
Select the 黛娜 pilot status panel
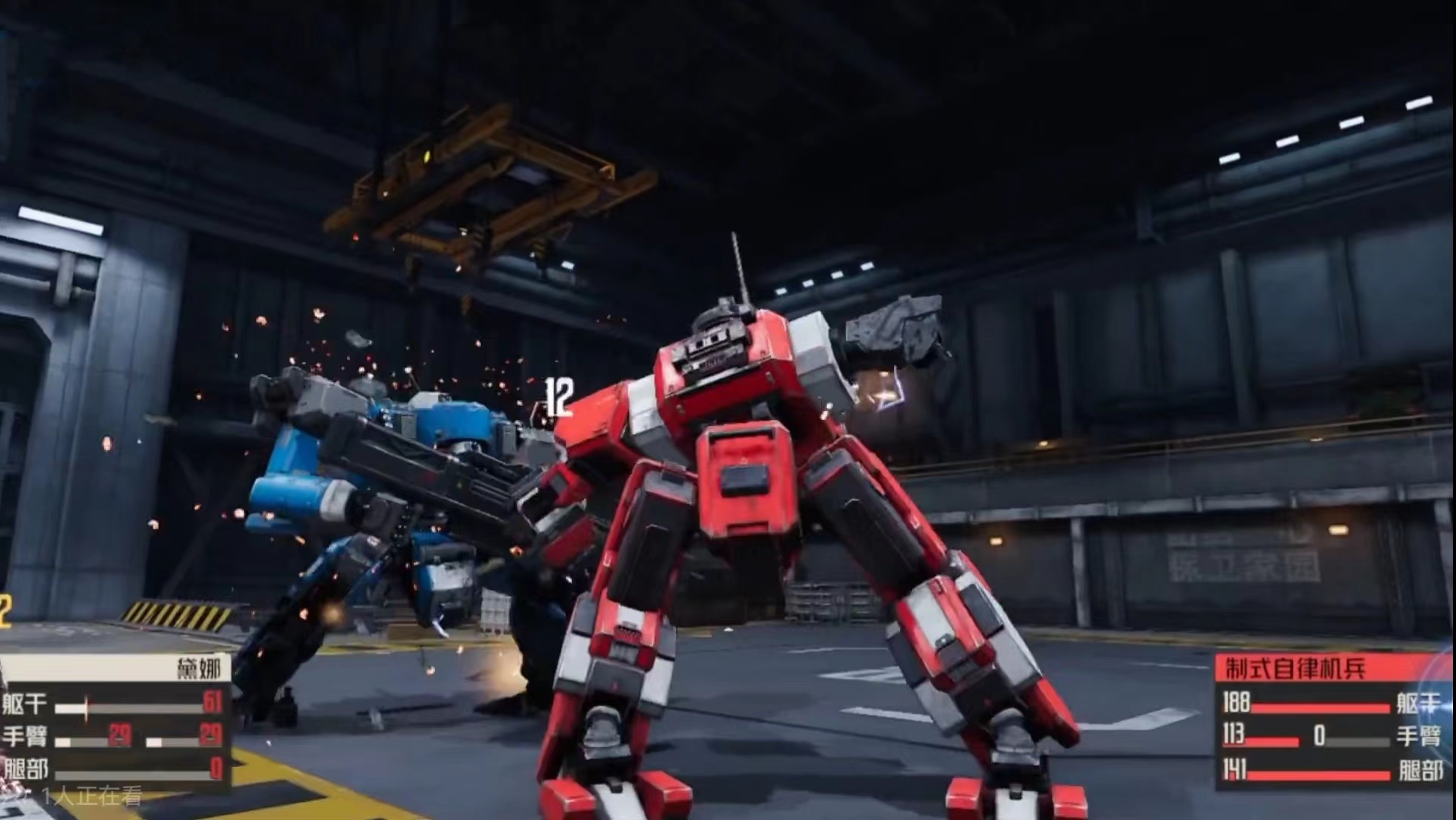[x=114, y=721]
